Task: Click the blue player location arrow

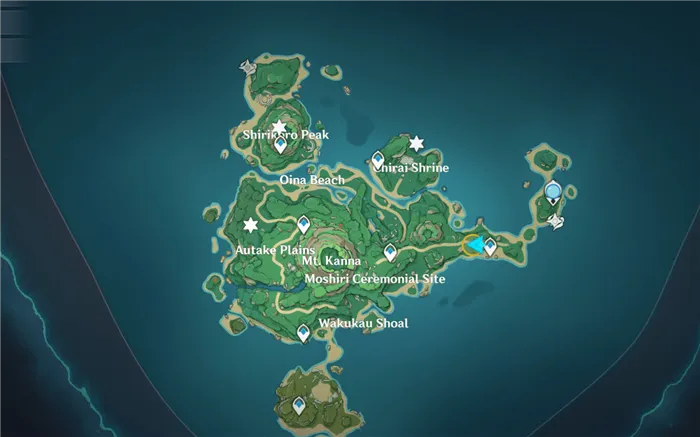Action: (476, 244)
